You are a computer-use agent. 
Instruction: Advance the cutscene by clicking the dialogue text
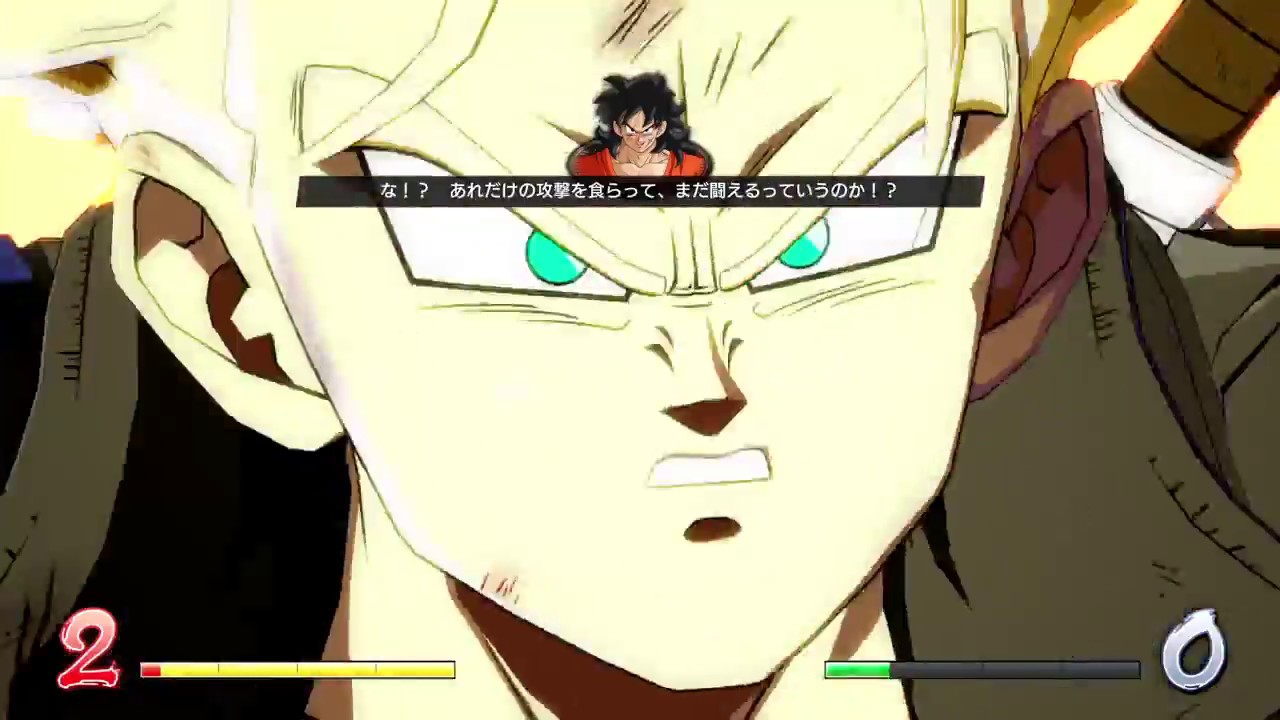tap(640, 191)
